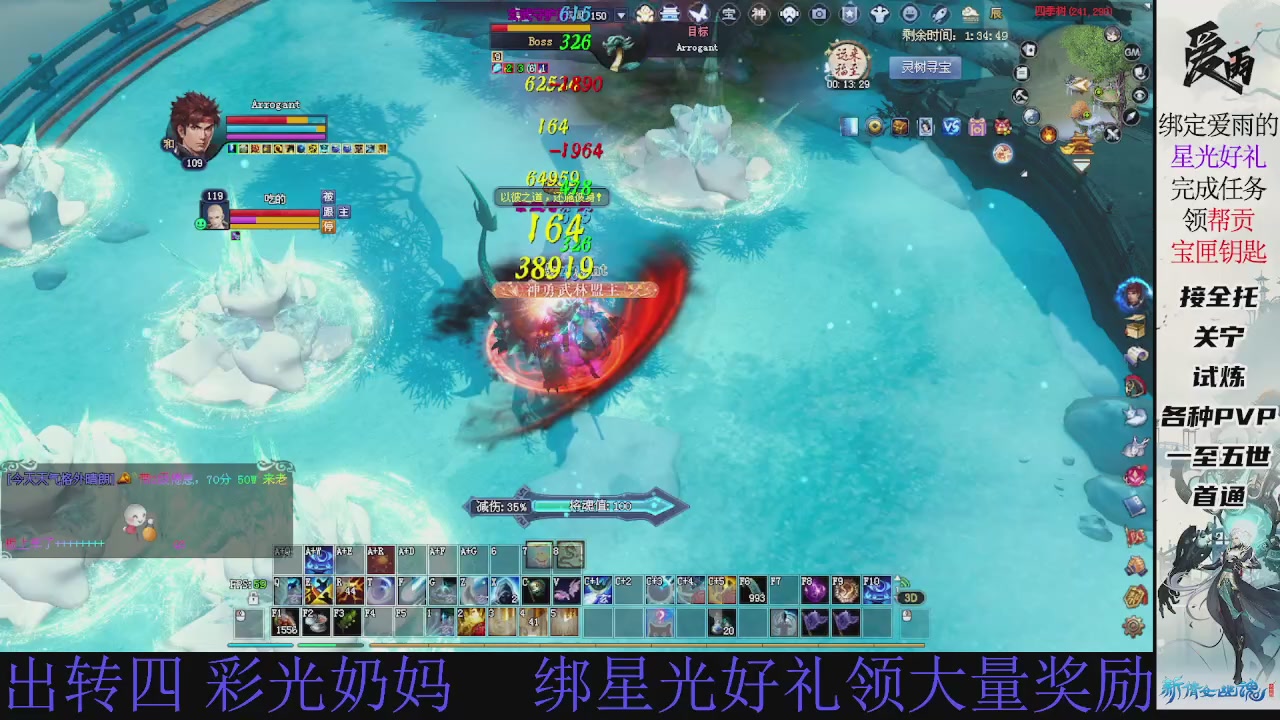The image size is (1280, 720).
Task: Open the 宝 treasure menu on the top bar
Action: click(730, 13)
